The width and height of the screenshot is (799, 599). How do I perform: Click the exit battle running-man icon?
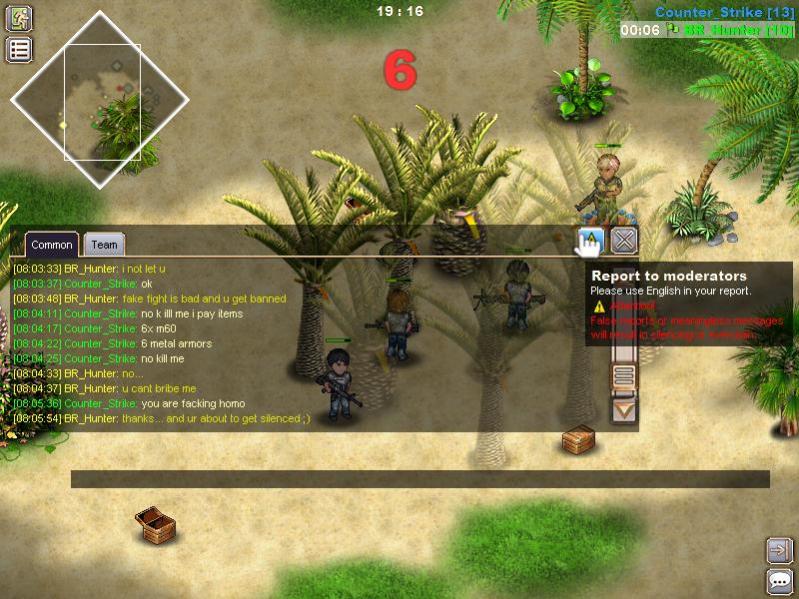coord(20,18)
